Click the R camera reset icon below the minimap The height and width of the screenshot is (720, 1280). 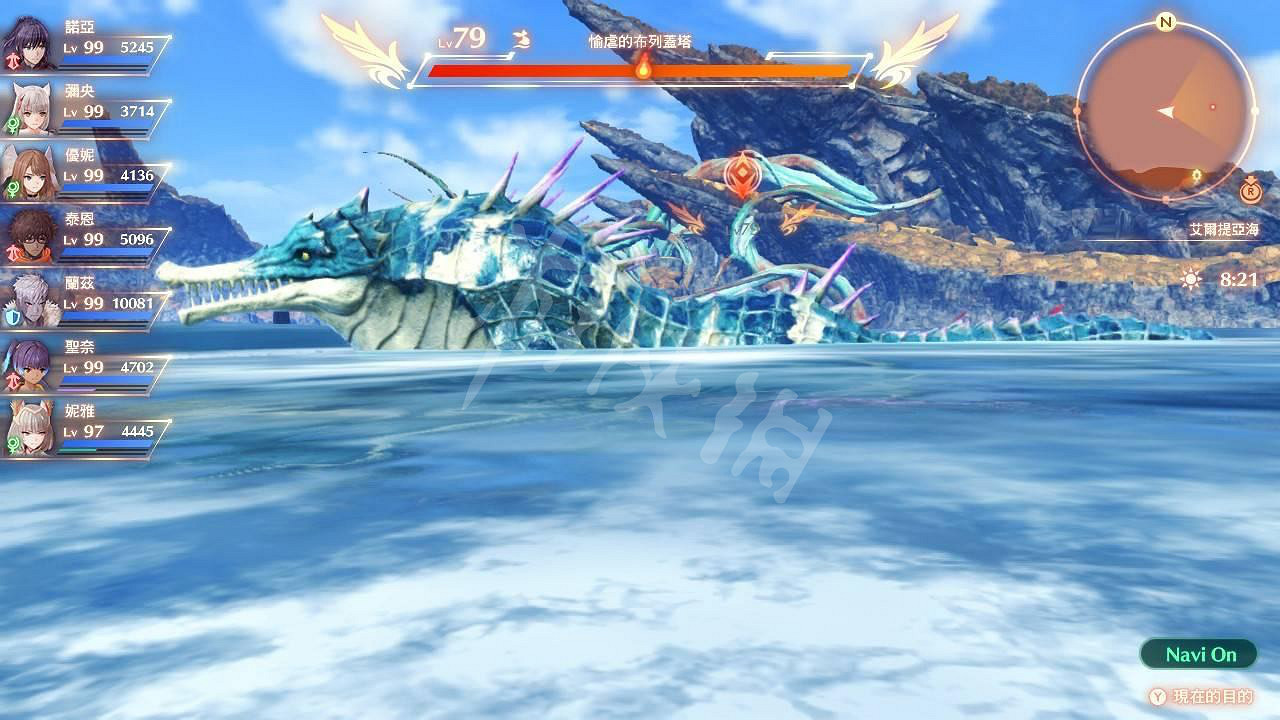click(x=1250, y=192)
